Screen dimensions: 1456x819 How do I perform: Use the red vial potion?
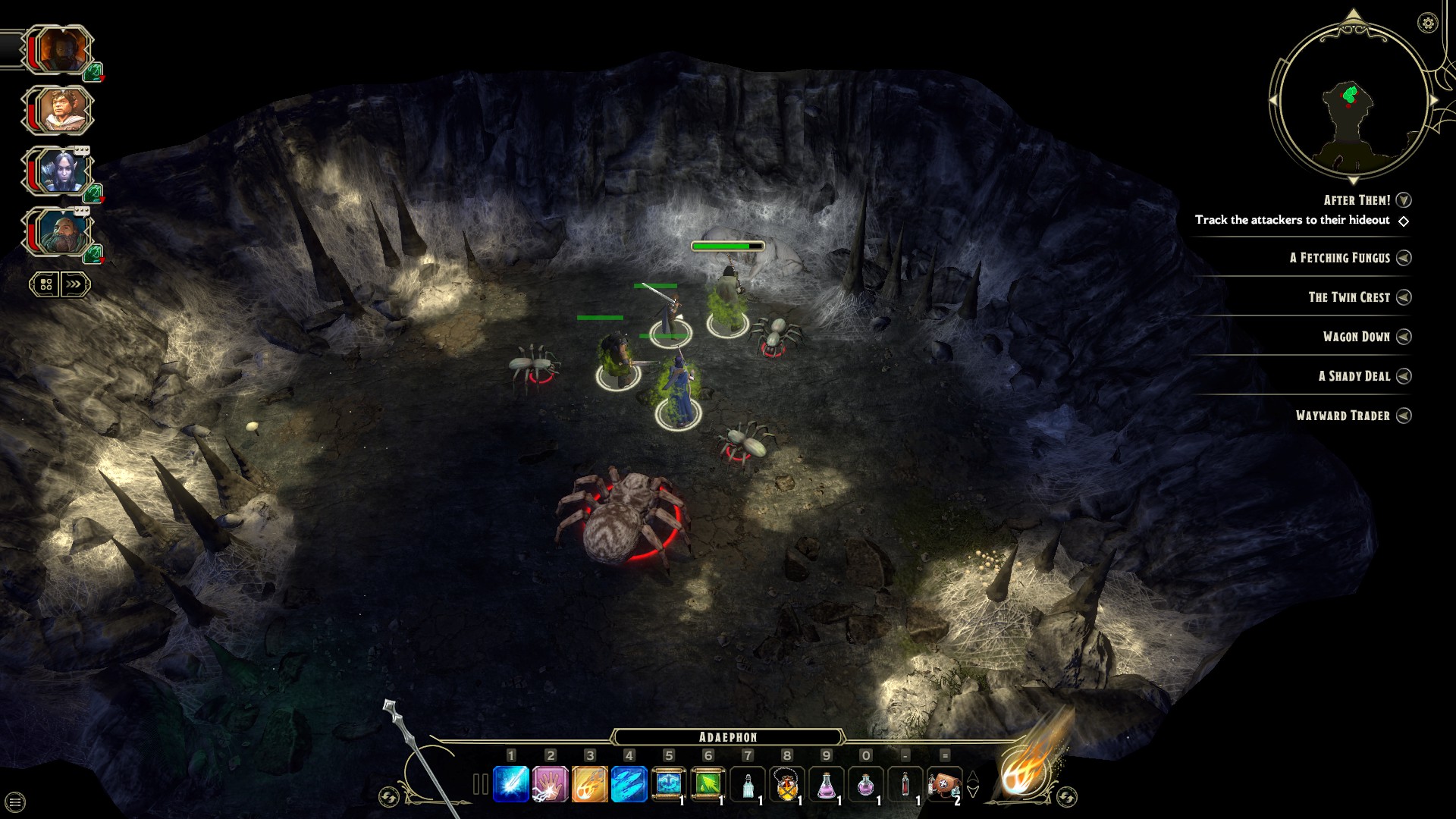pos(905,784)
